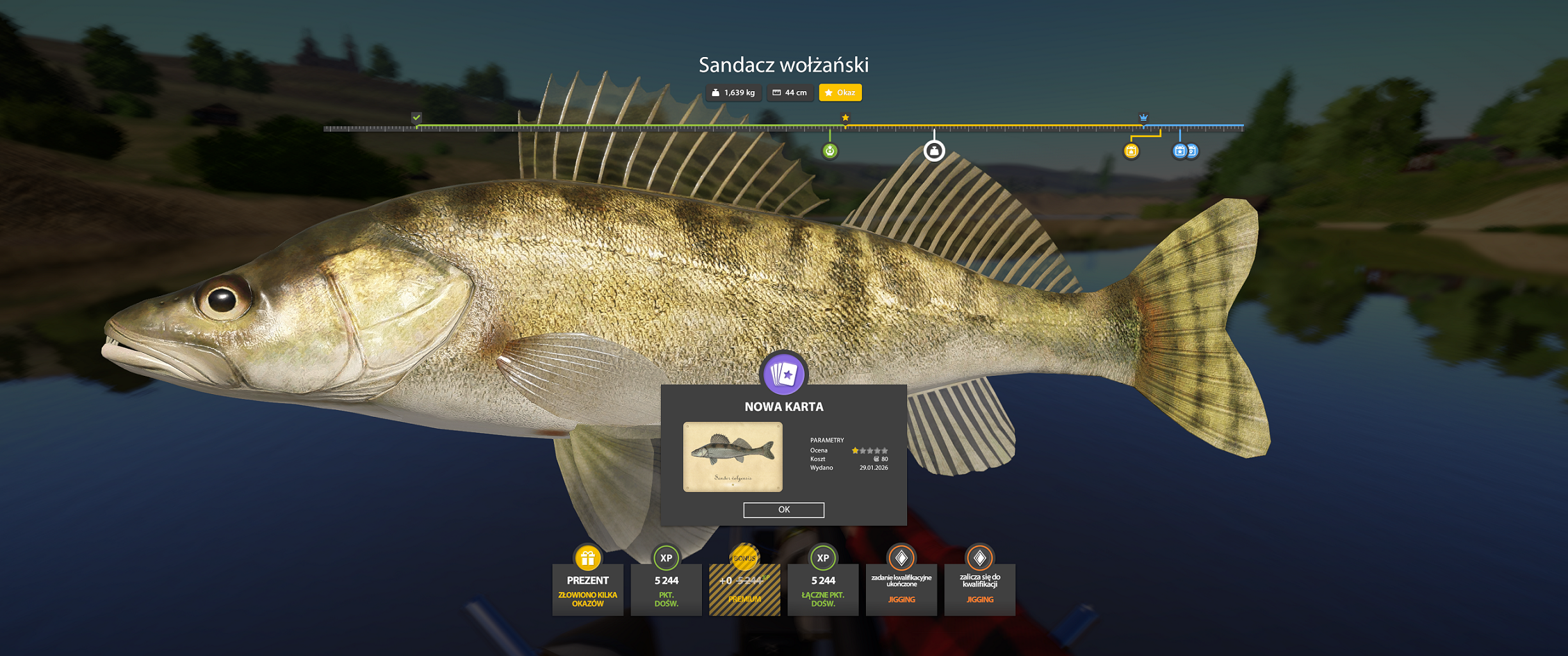Select the striped Bonus Premium tile
Viewport: 1568px width, 656px height.
pyautogui.click(x=744, y=588)
